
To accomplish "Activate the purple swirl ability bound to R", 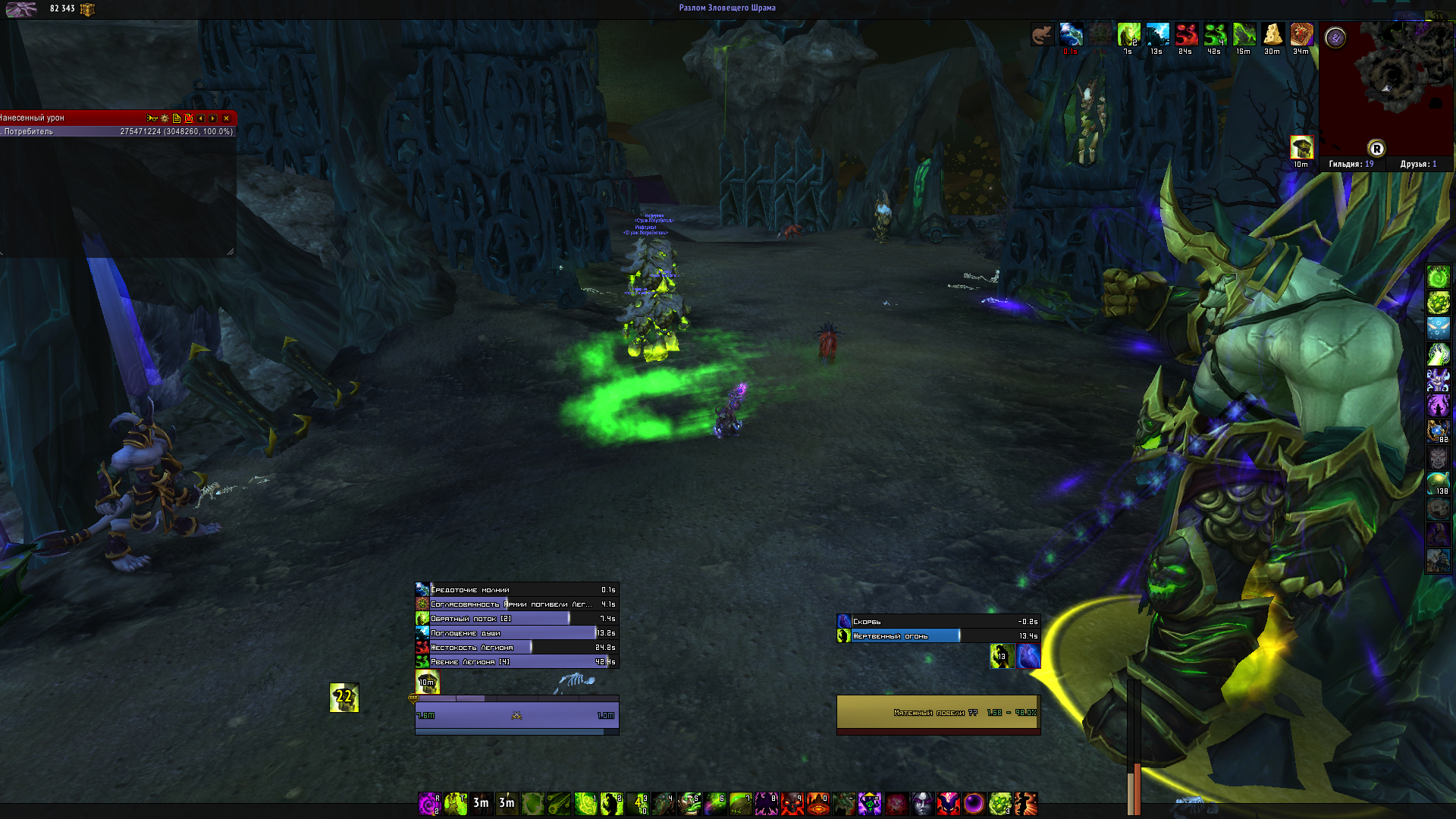I will (x=429, y=803).
